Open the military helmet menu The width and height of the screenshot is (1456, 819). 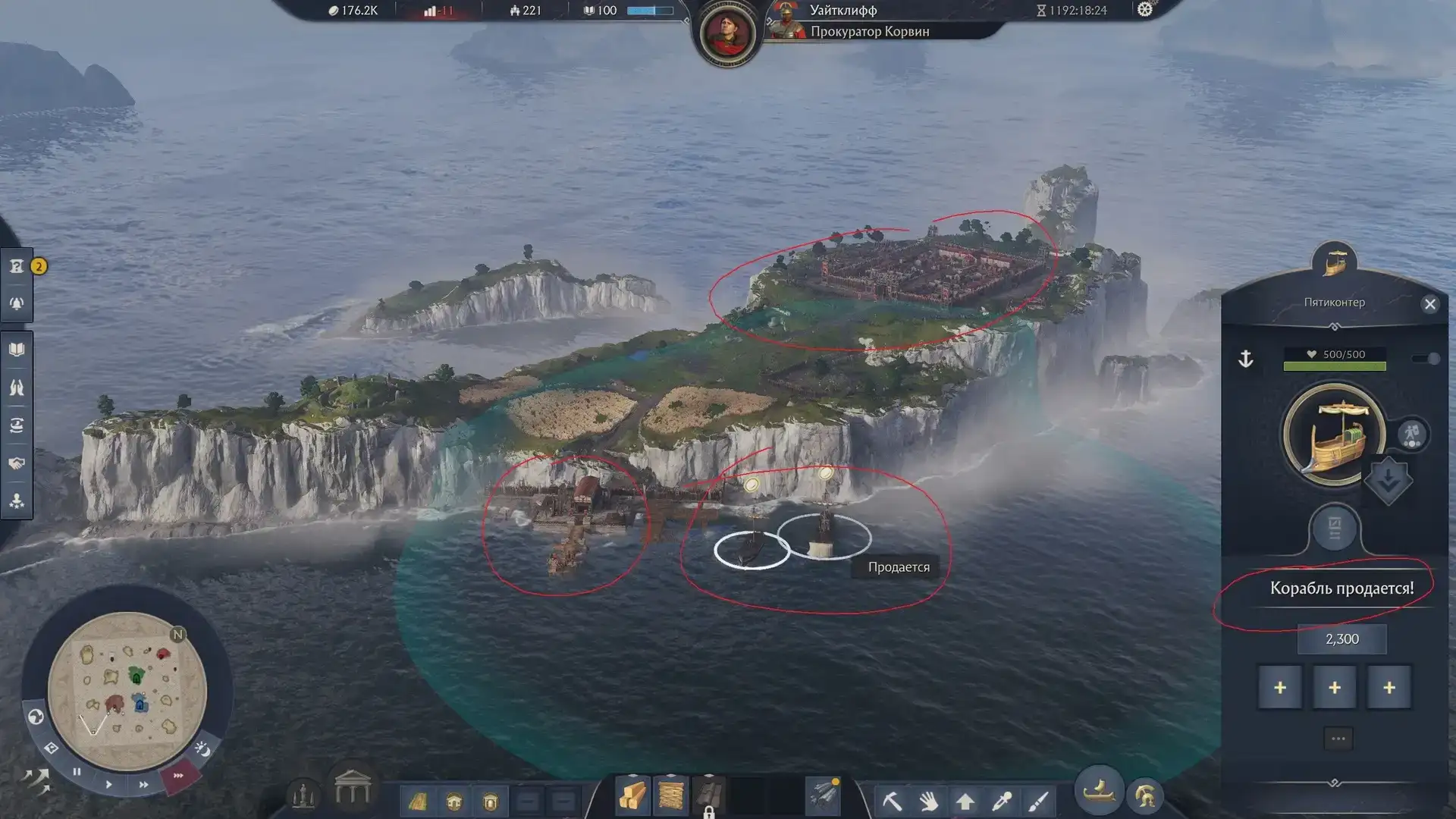(1145, 796)
